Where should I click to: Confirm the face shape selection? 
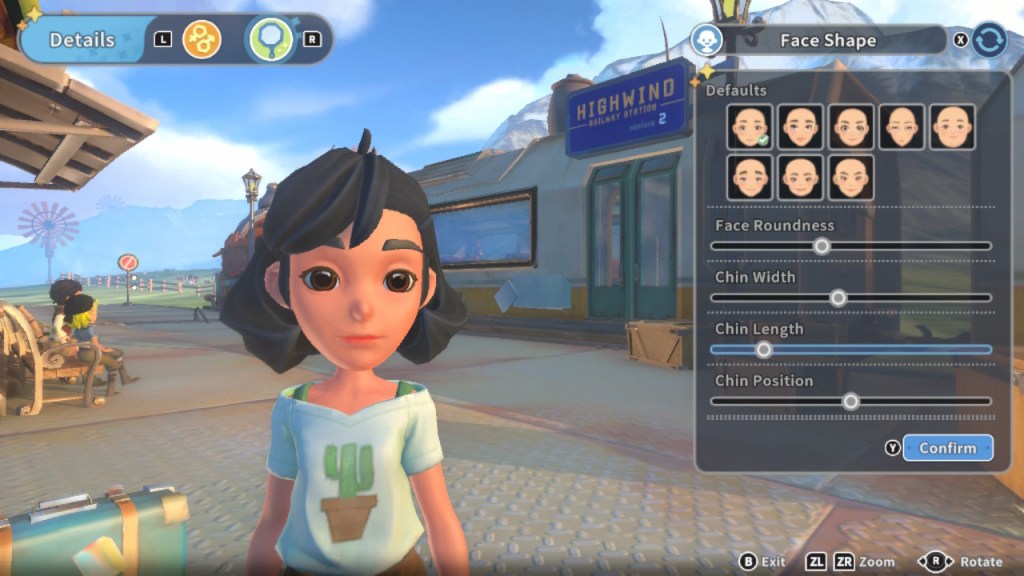(x=947, y=448)
